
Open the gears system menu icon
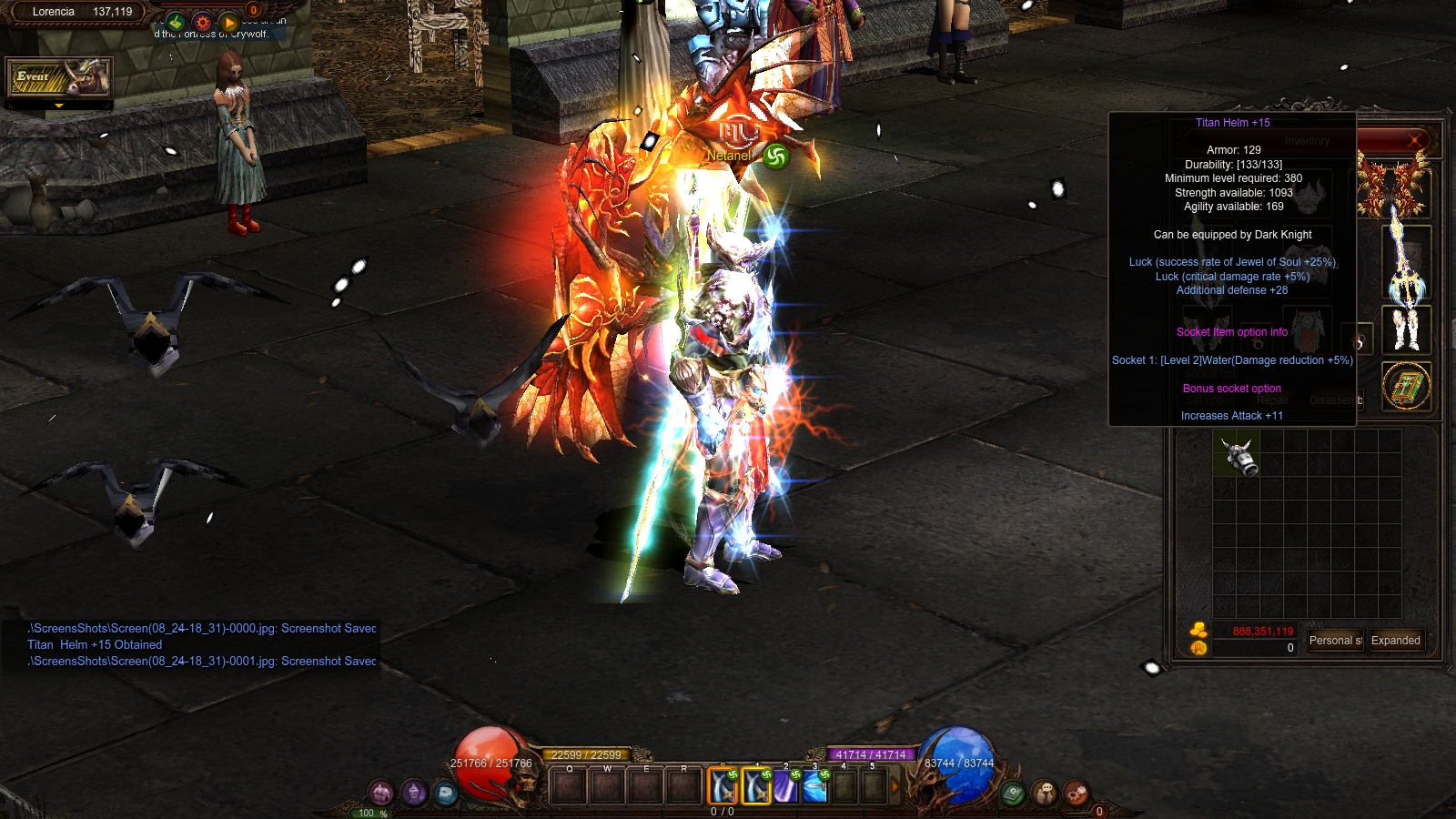pyautogui.click(x=1077, y=793)
